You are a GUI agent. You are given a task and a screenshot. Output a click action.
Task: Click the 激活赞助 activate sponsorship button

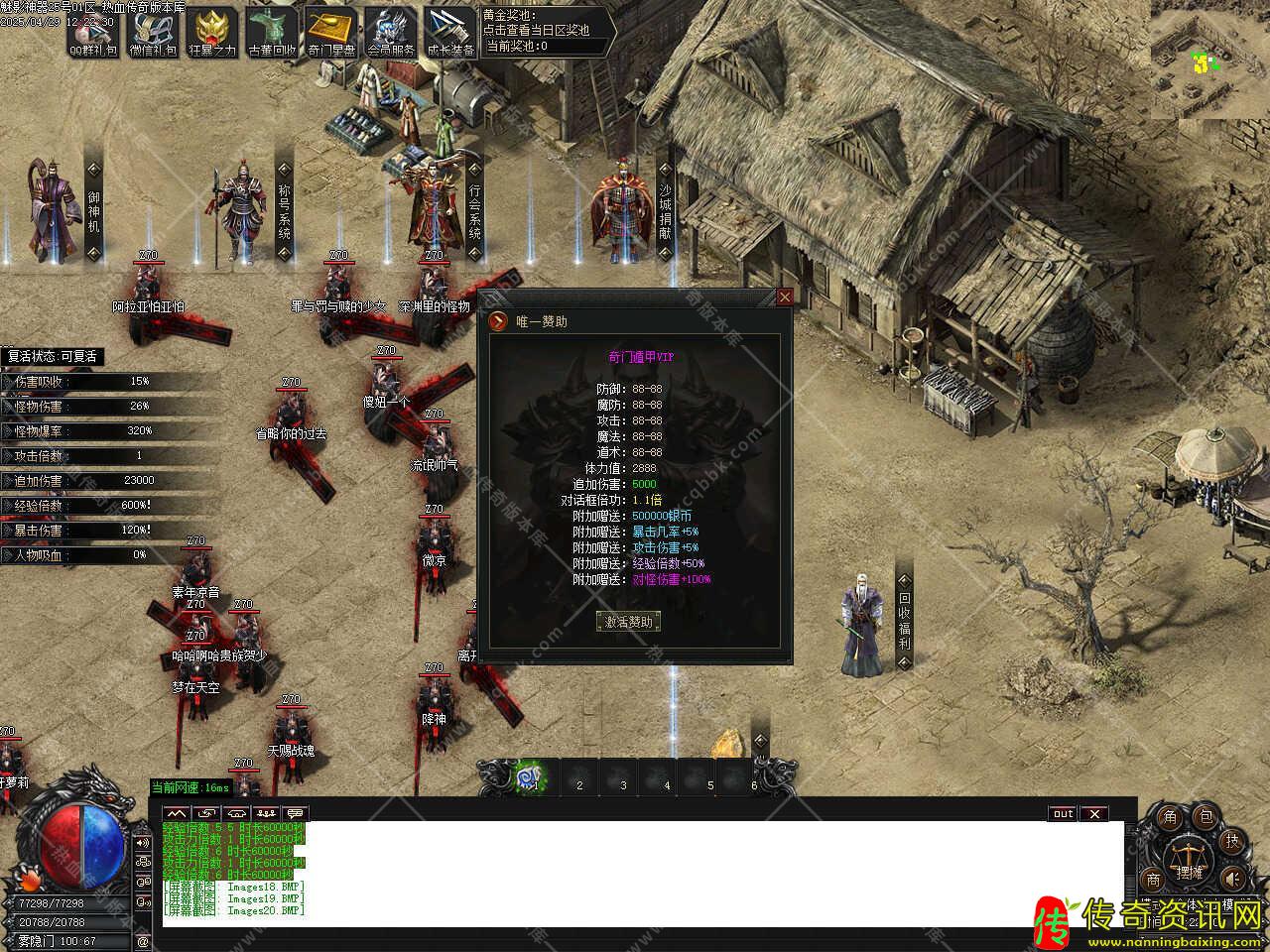628,622
